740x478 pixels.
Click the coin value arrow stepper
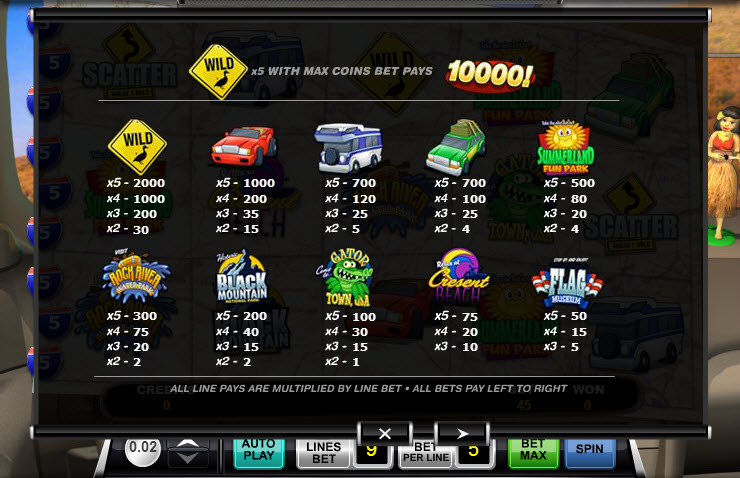point(188,453)
